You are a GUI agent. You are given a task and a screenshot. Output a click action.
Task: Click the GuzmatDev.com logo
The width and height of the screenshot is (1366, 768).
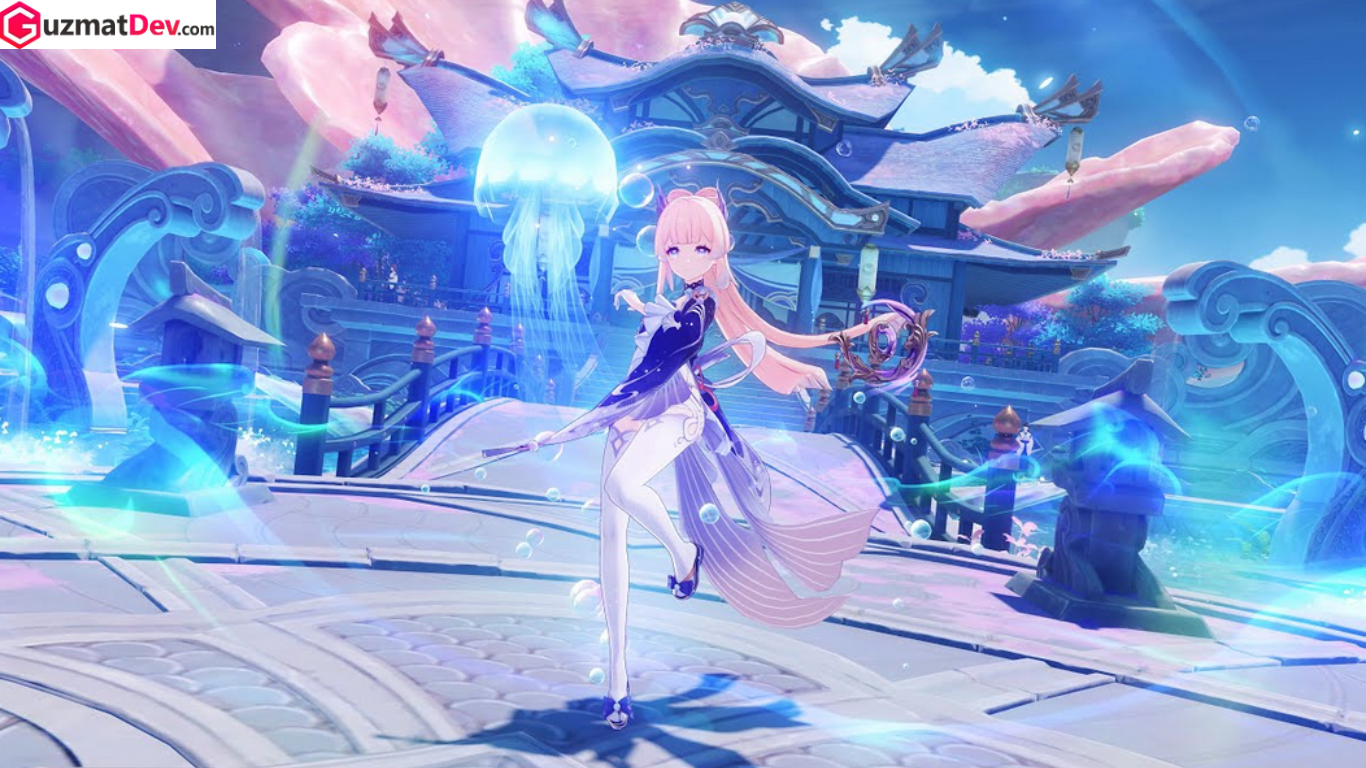108,25
